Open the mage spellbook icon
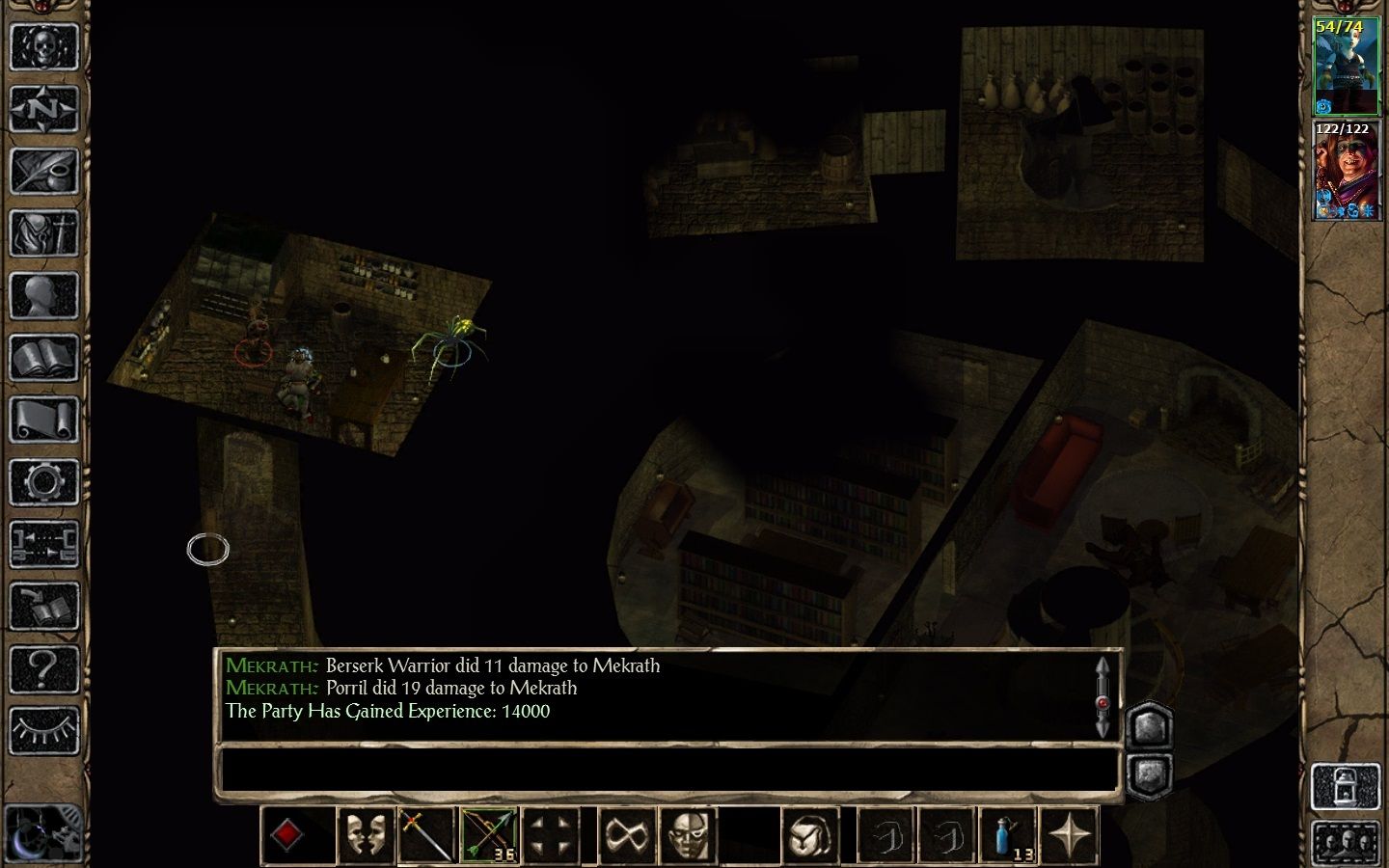 tap(43, 358)
